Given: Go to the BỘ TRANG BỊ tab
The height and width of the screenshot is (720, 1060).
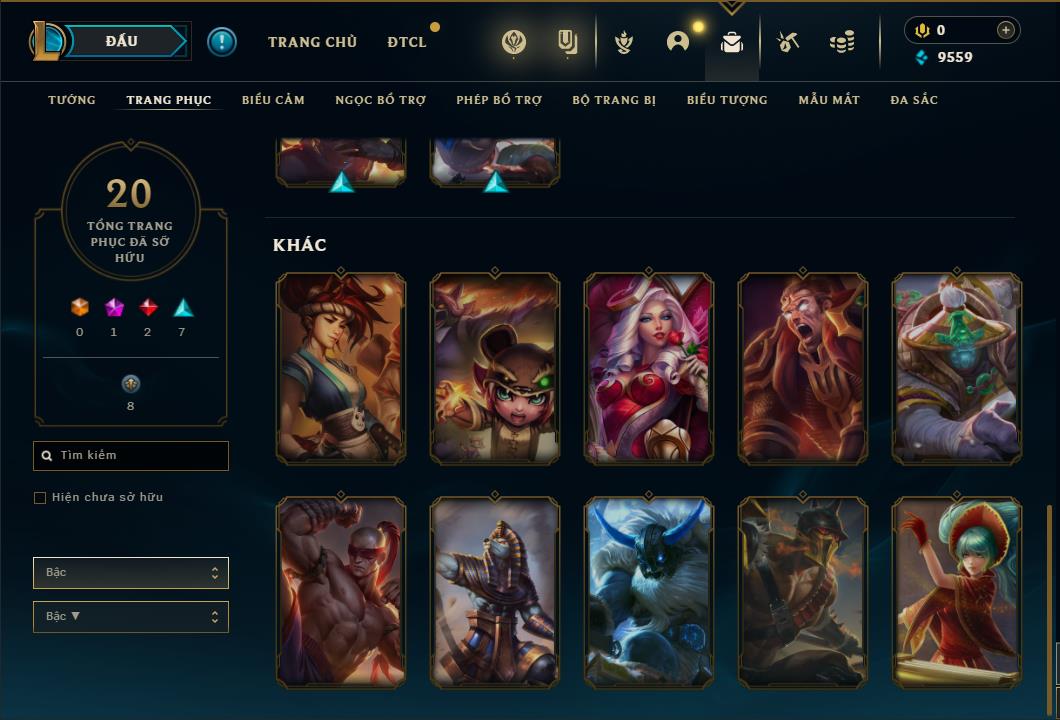Looking at the screenshot, I should 614,100.
